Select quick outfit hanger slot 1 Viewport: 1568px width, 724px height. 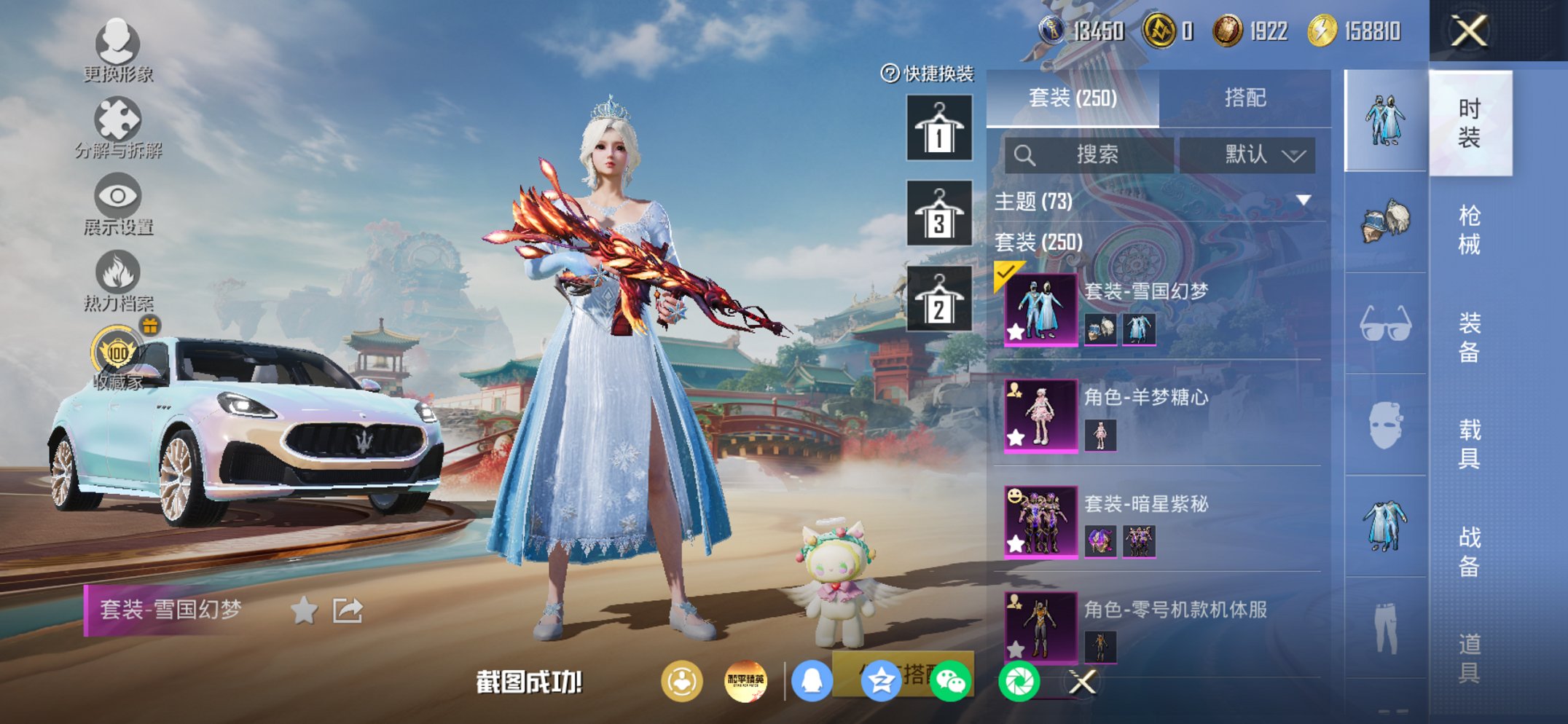pos(938,128)
